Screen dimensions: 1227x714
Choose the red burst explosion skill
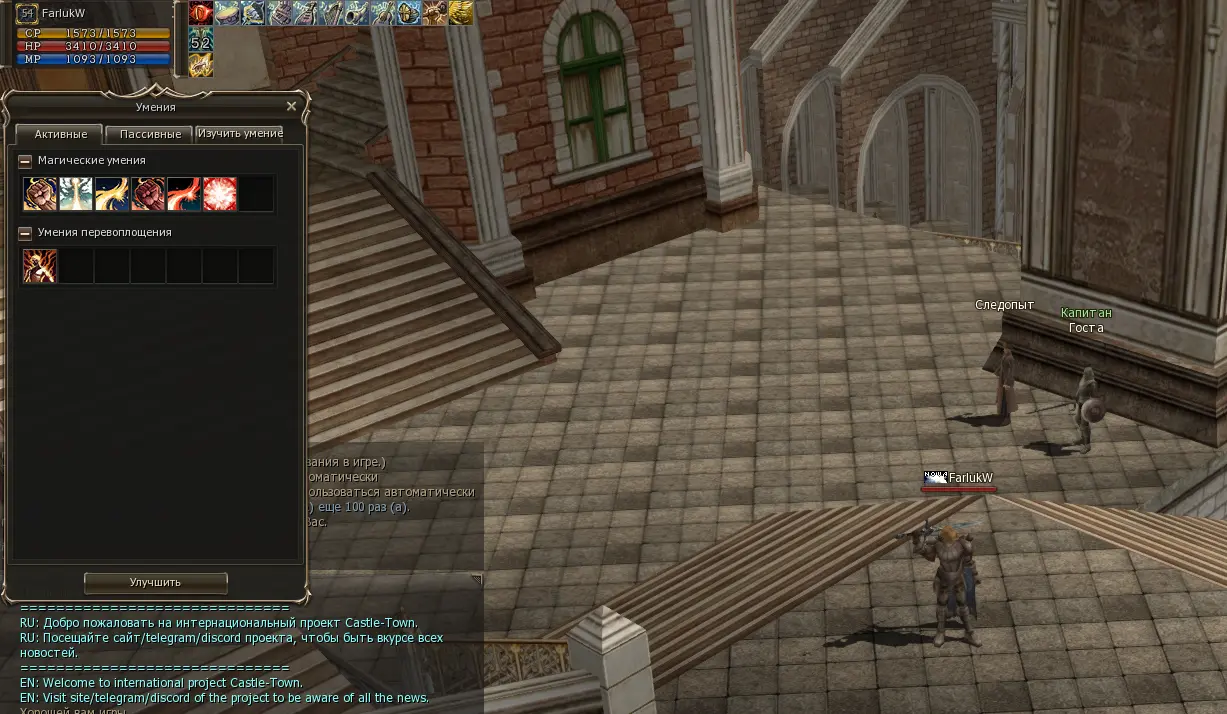coord(220,194)
